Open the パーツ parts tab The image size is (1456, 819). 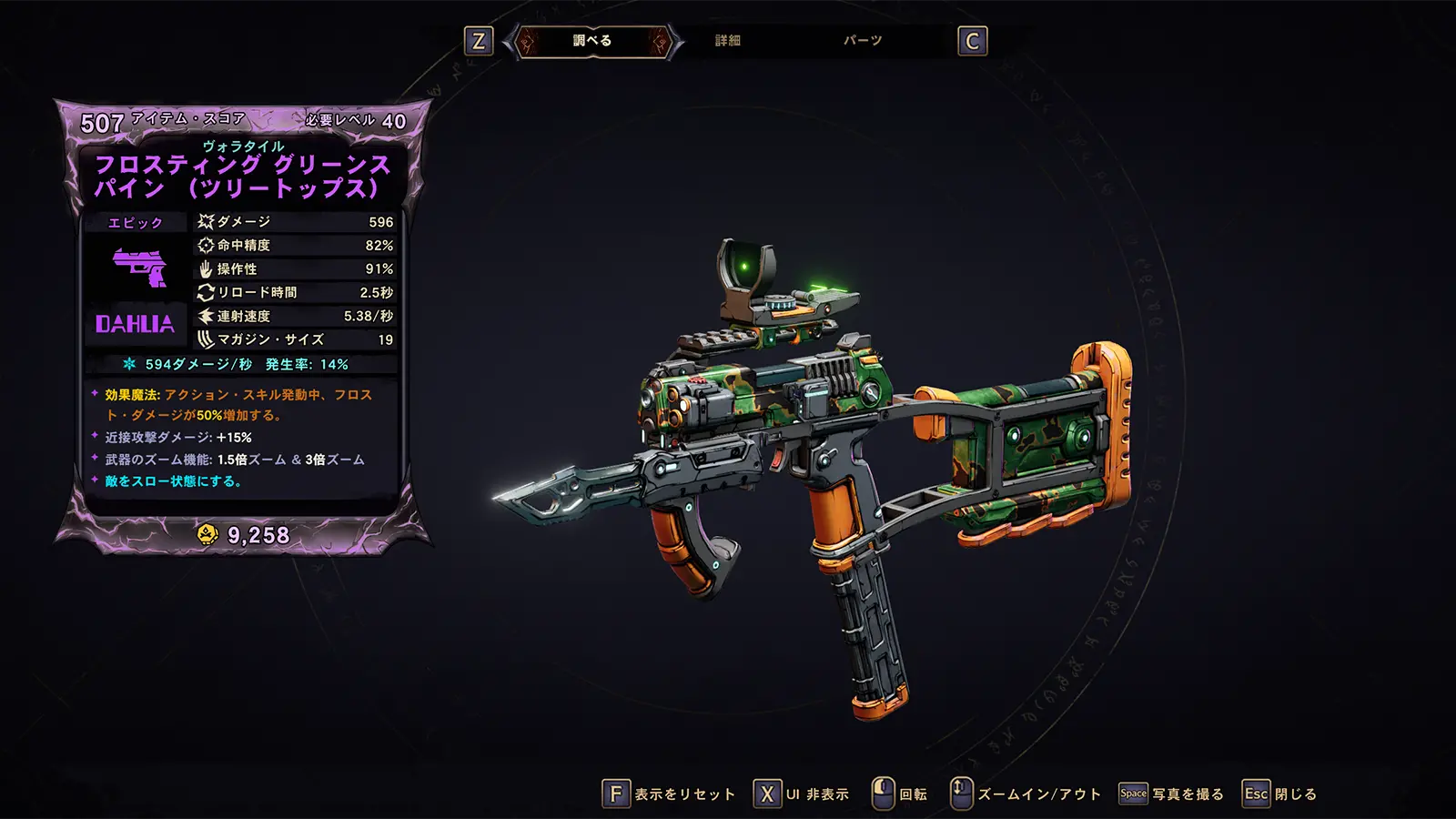862,41
